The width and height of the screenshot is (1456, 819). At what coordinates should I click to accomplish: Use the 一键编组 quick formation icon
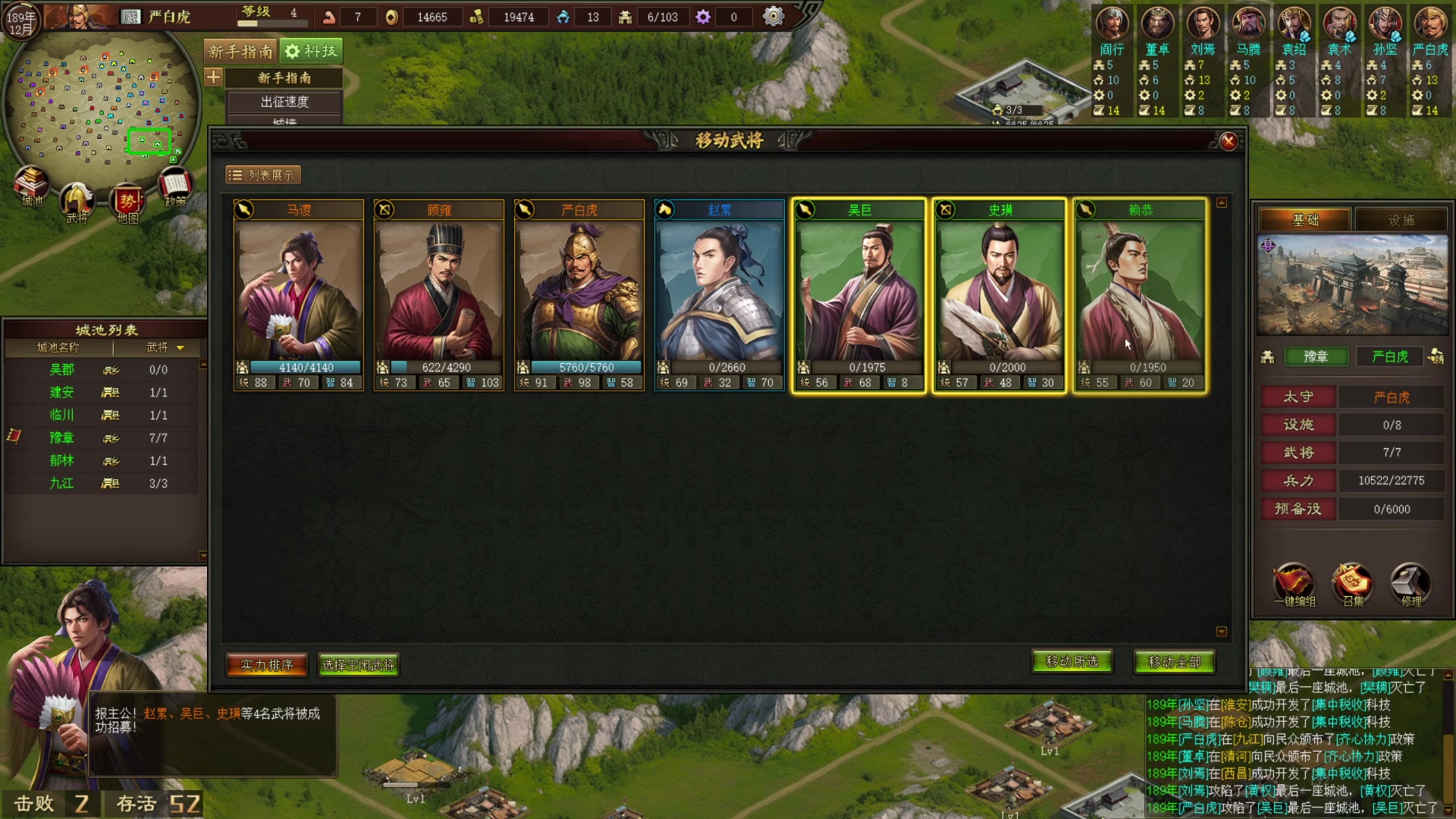(1294, 585)
